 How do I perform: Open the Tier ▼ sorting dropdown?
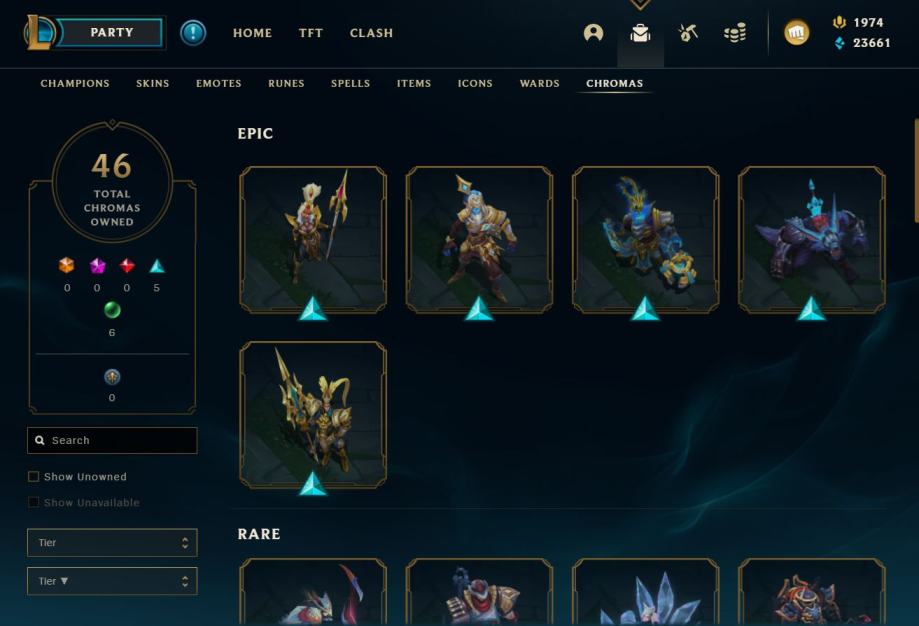[112, 581]
